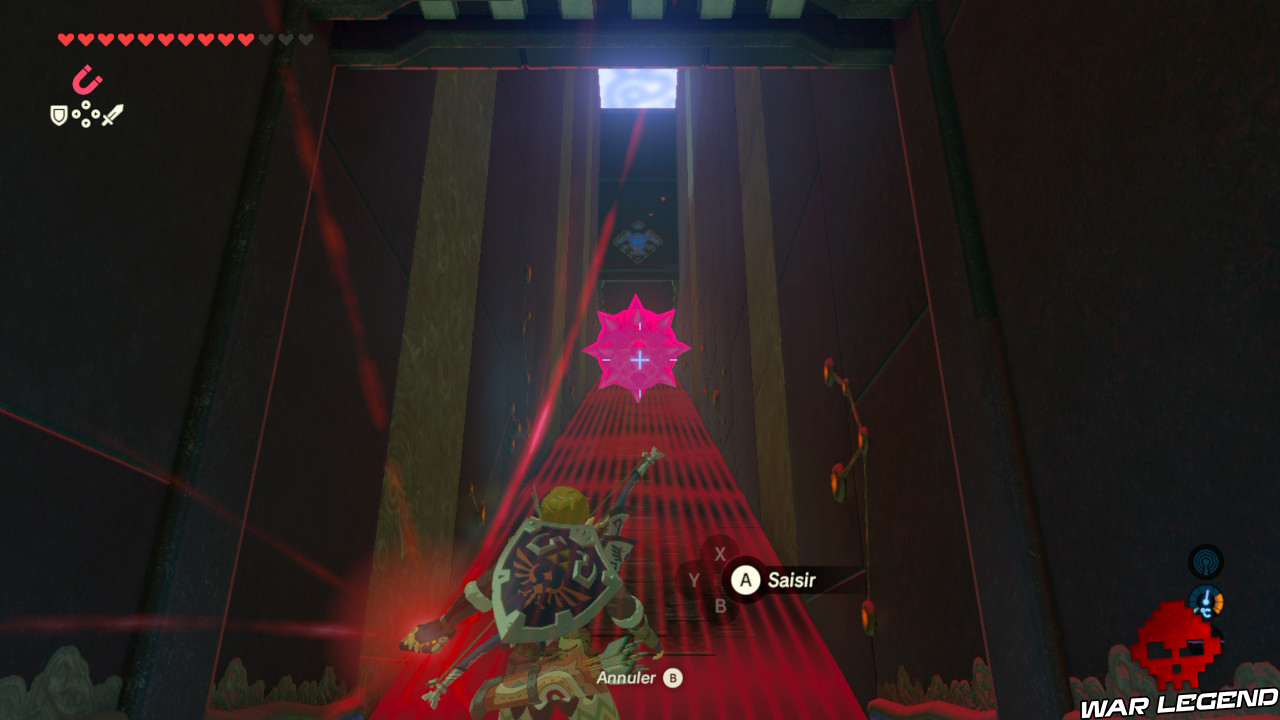Select the d-pad dots icon between shield and sword
The height and width of the screenshot is (720, 1280).
click(x=86, y=115)
